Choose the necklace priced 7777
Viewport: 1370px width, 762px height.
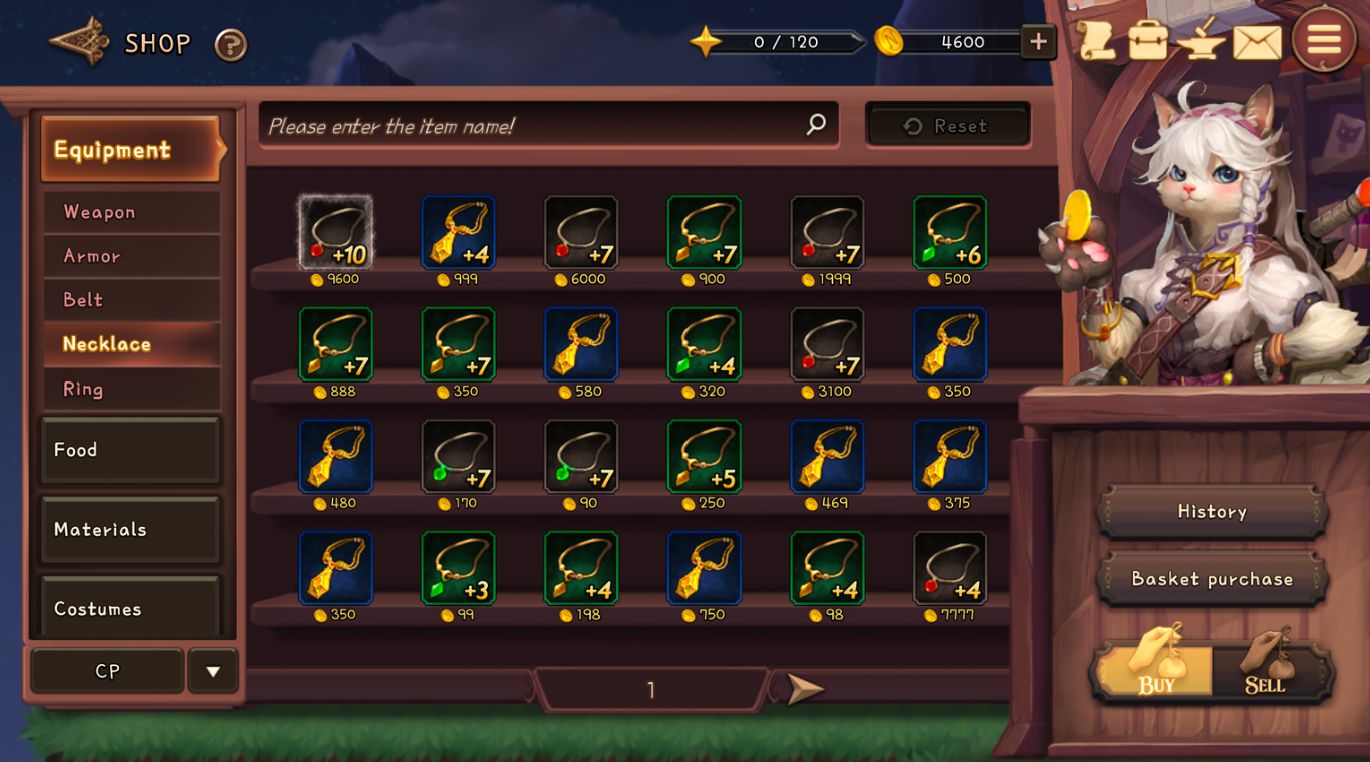(950, 568)
